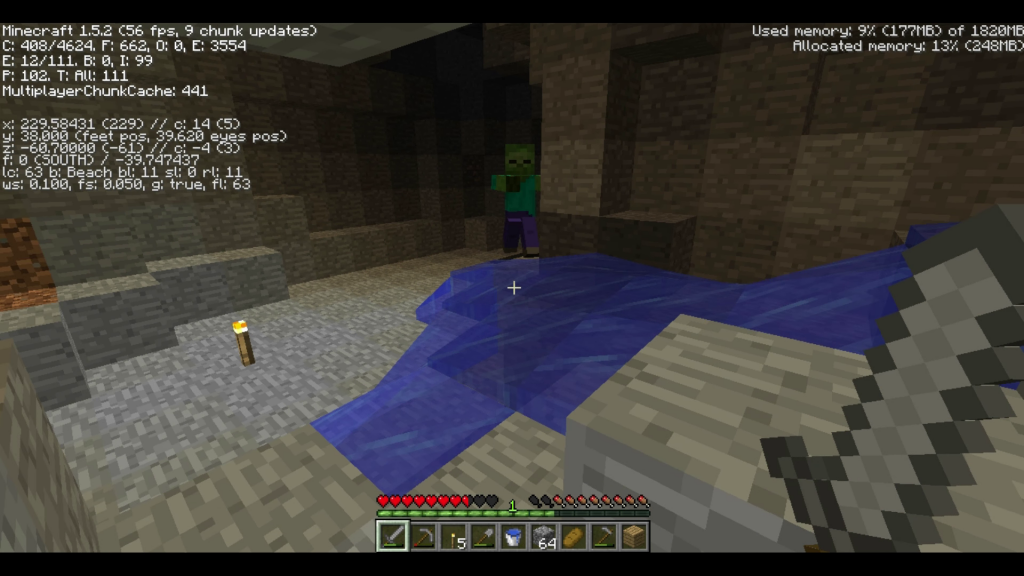Viewport: 1024px width, 576px height.
Task: Select the water bucket slot
Action: click(x=513, y=537)
